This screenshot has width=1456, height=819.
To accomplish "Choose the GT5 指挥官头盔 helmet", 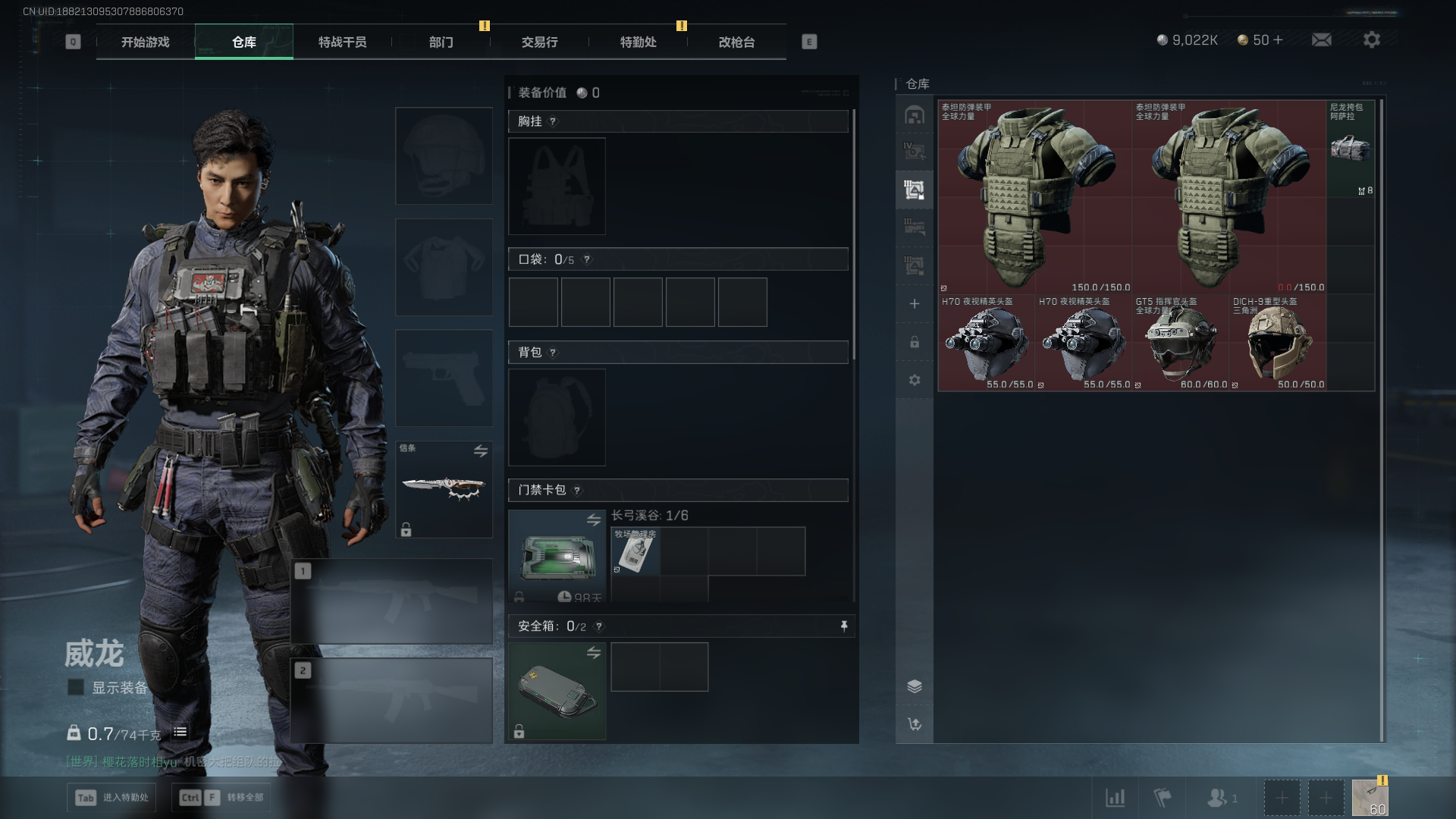I will coord(1181,343).
